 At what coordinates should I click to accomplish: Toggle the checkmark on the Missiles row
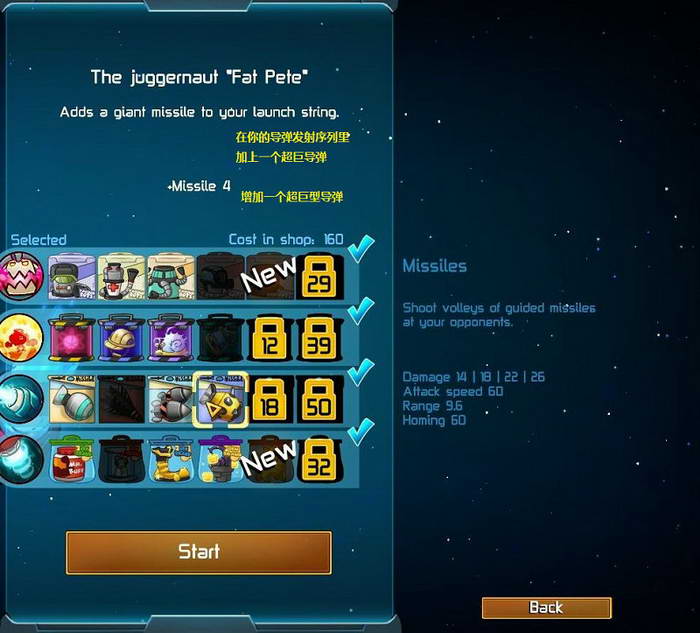click(360, 372)
